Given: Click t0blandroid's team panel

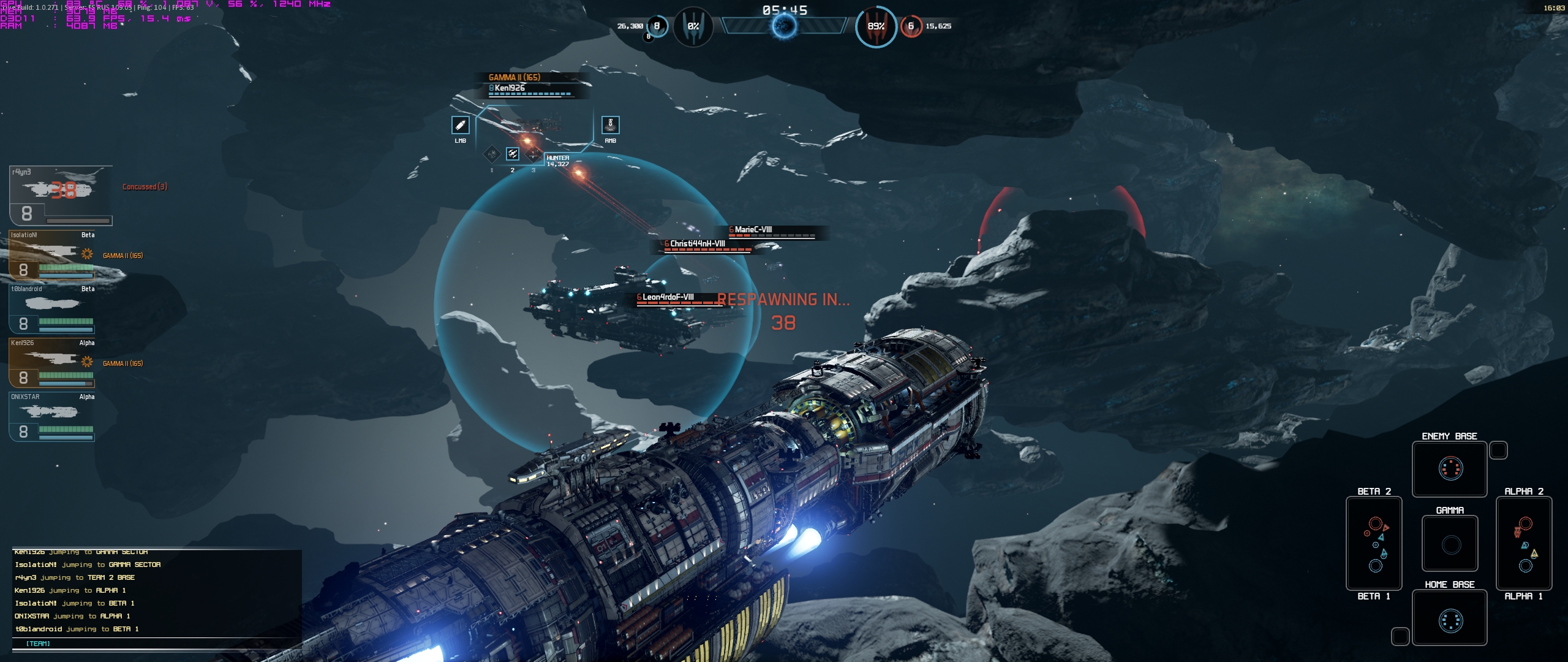Looking at the screenshot, I should click(x=52, y=309).
